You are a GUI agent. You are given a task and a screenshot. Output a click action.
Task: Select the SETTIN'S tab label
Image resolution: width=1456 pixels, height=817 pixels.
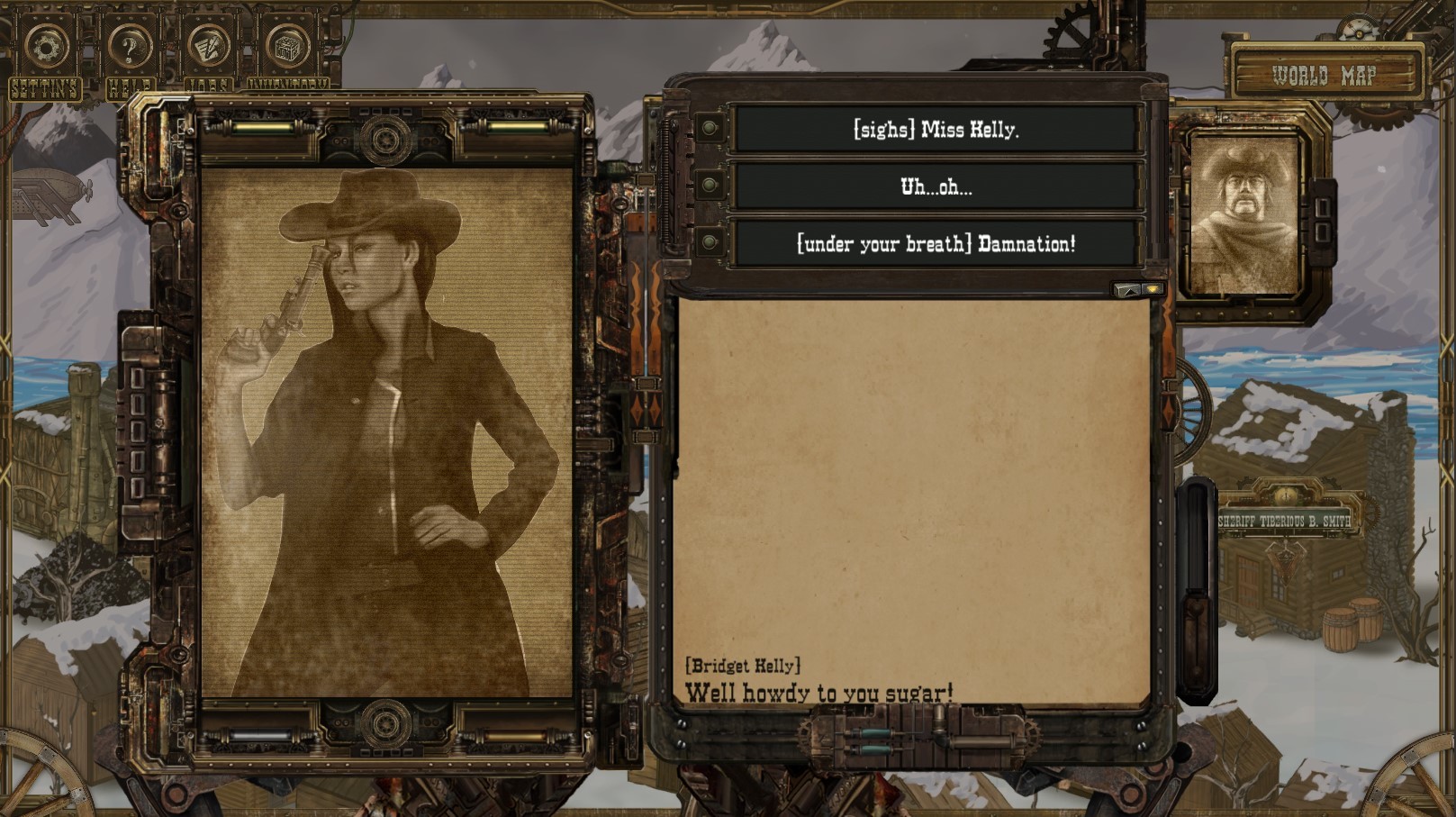click(45, 87)
